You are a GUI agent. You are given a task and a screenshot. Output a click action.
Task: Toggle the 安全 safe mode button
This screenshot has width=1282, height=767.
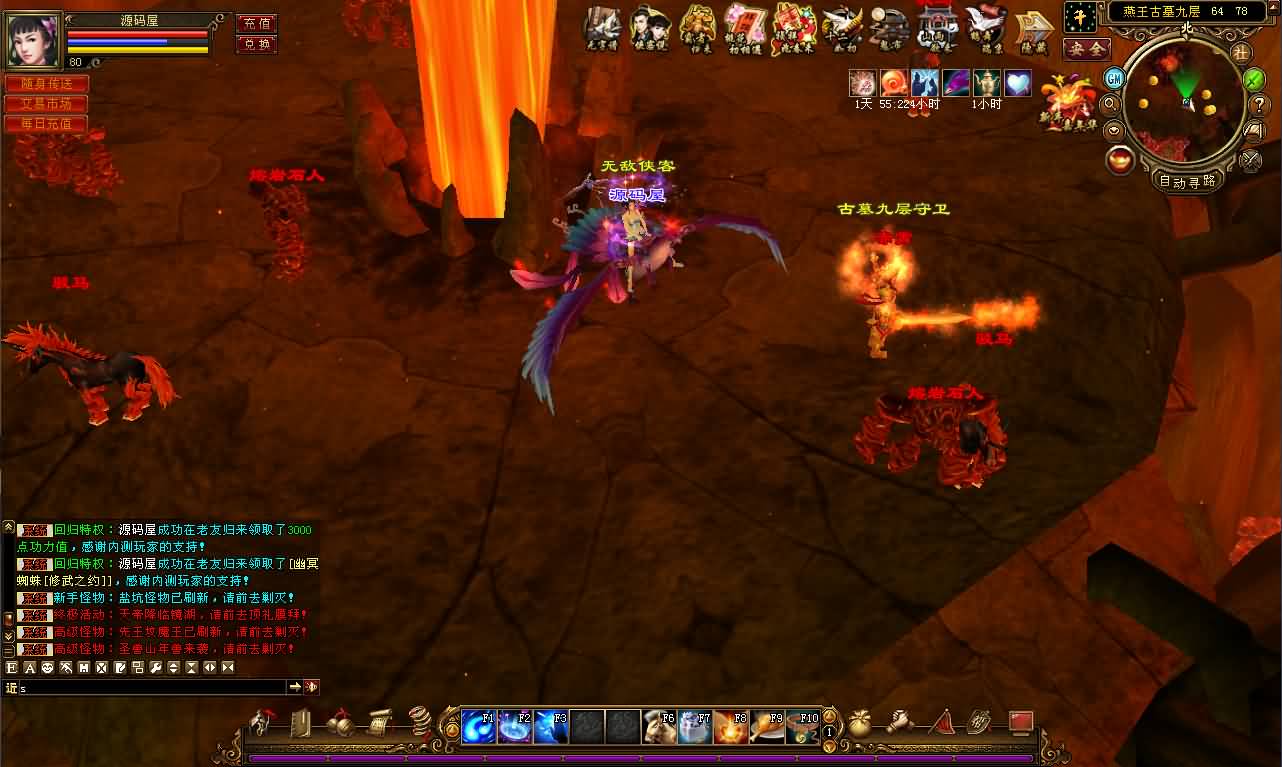[x=1085, y=48]
